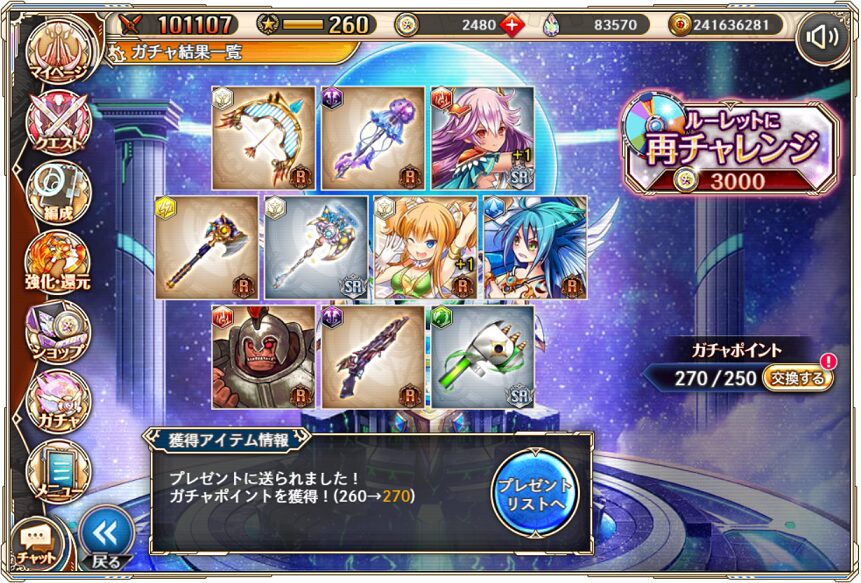Open the ショップ menu
The image size is (861, 583).
[57, 330]
